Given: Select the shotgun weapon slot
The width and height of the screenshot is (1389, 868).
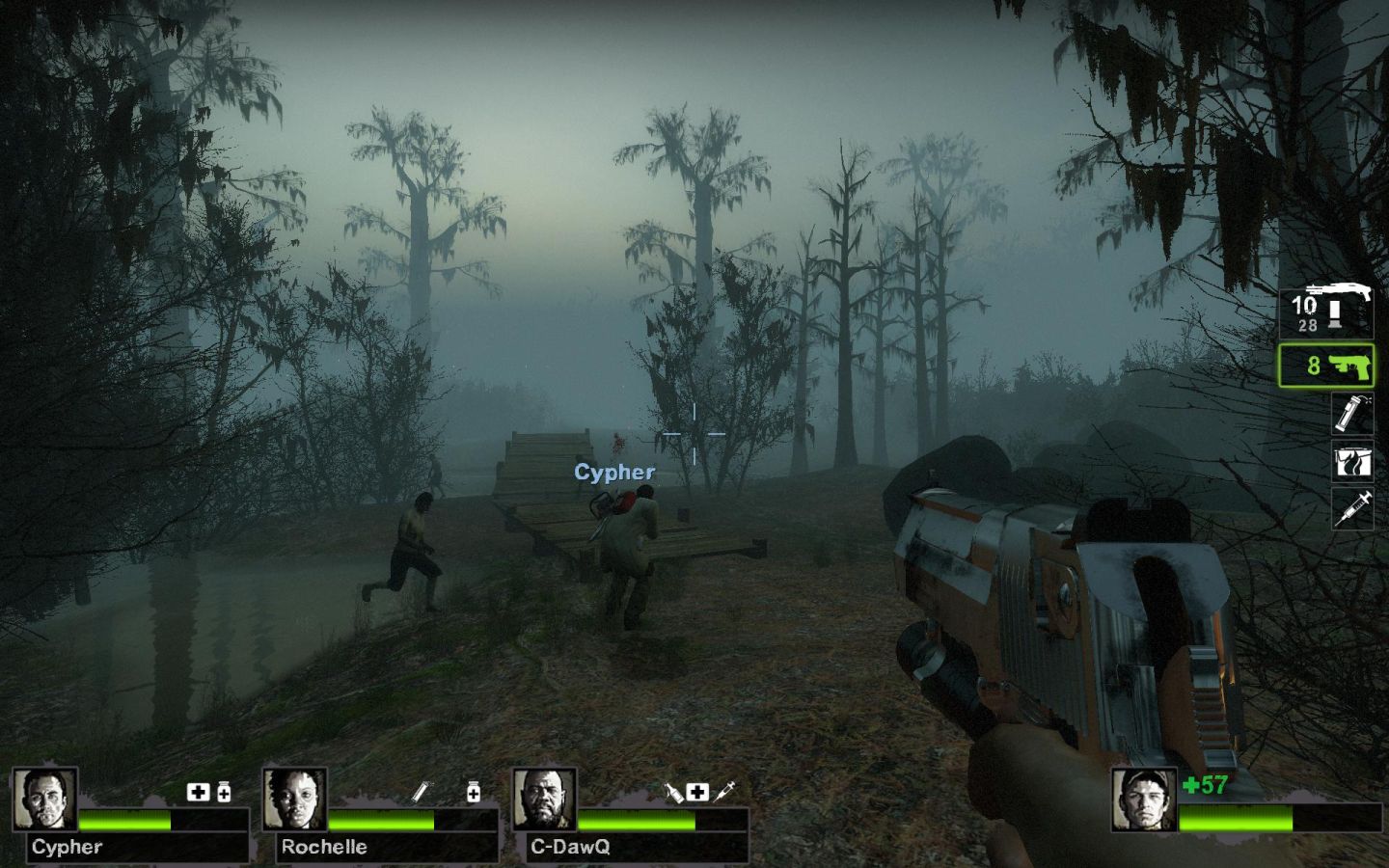Looking at the screenshot, I should [1326, 312].
